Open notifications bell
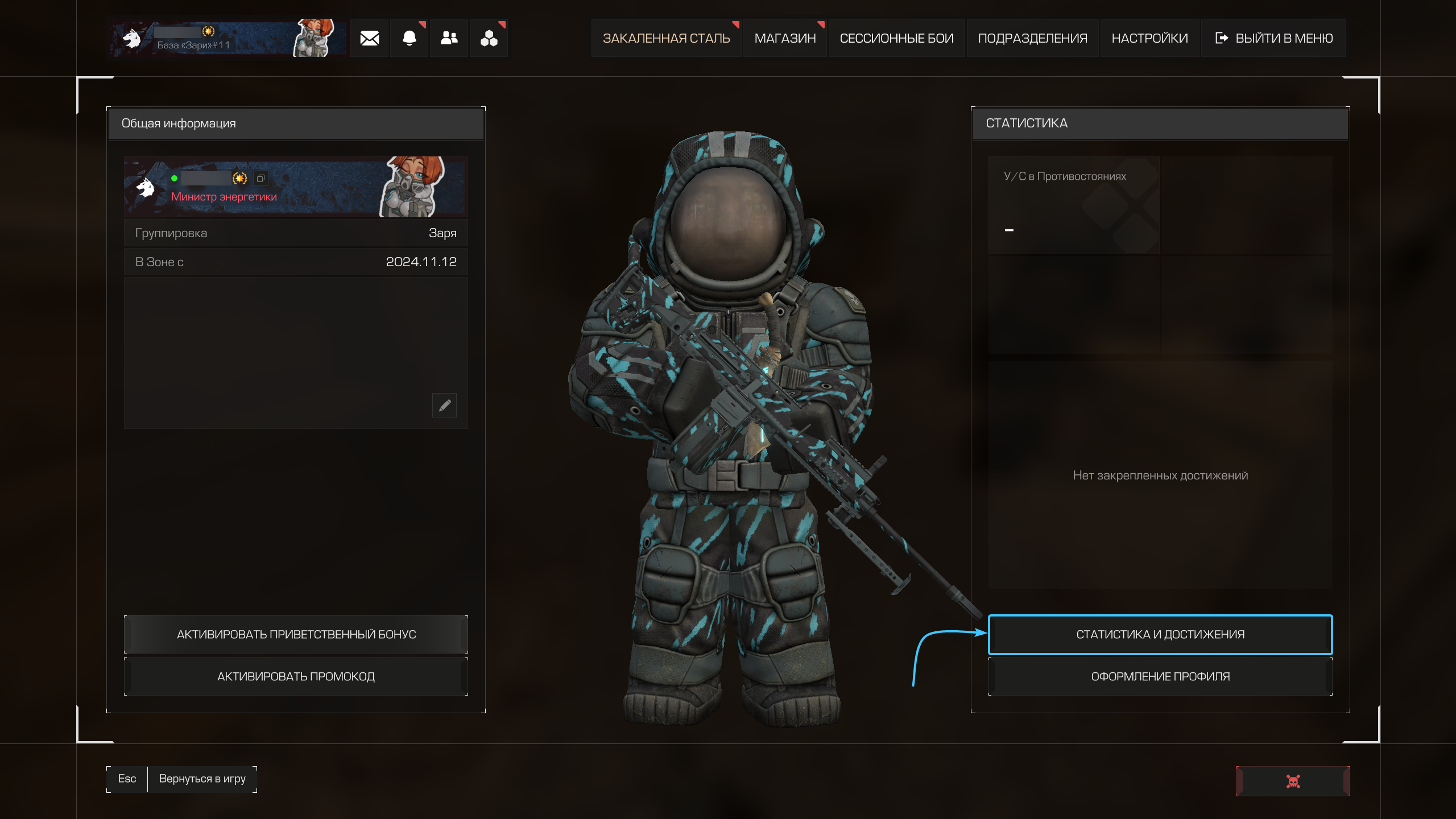 click(x=409, y=38)
